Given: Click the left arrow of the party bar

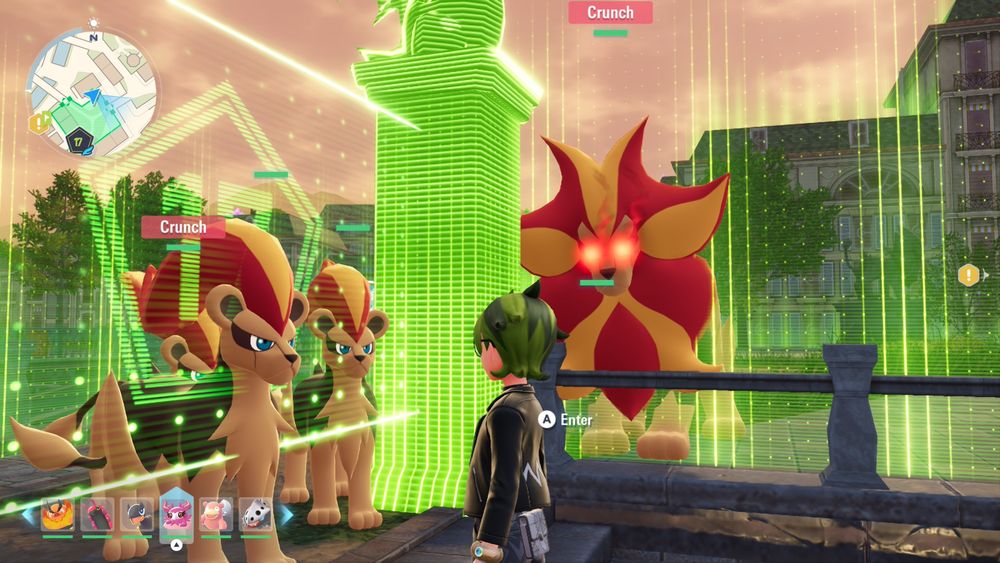Looking at the screenshot, I should 29,515.
